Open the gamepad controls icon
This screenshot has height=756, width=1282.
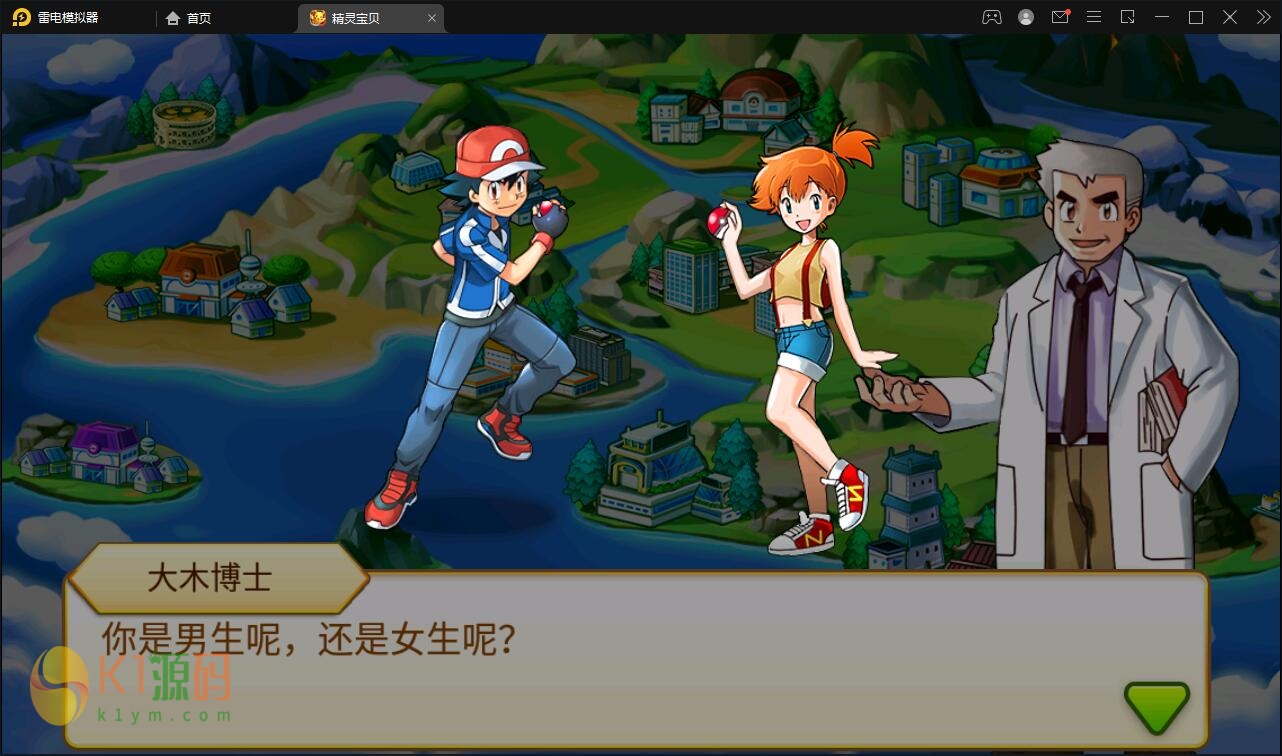coord(991,17)
